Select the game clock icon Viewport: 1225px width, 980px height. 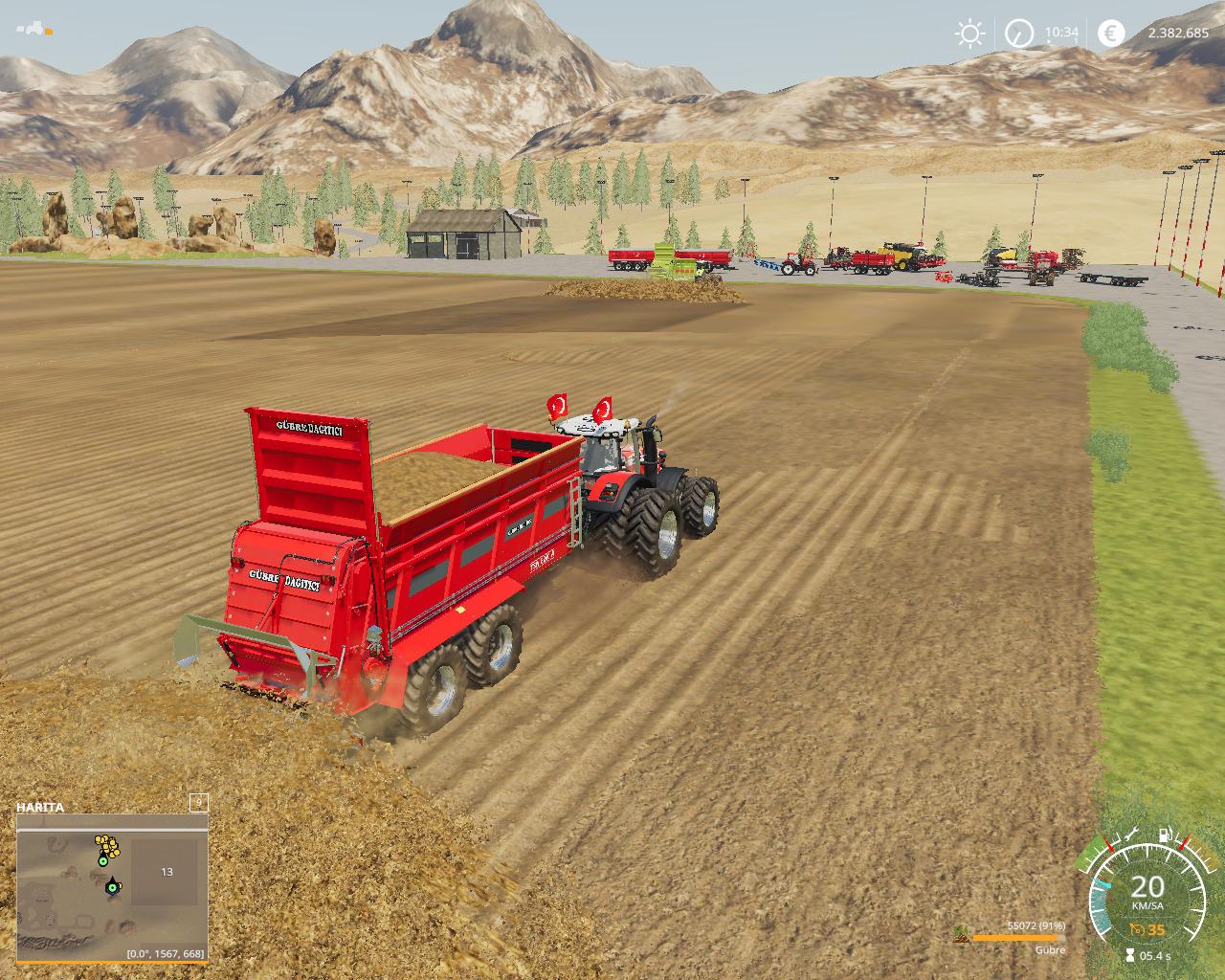[1019, 34]
